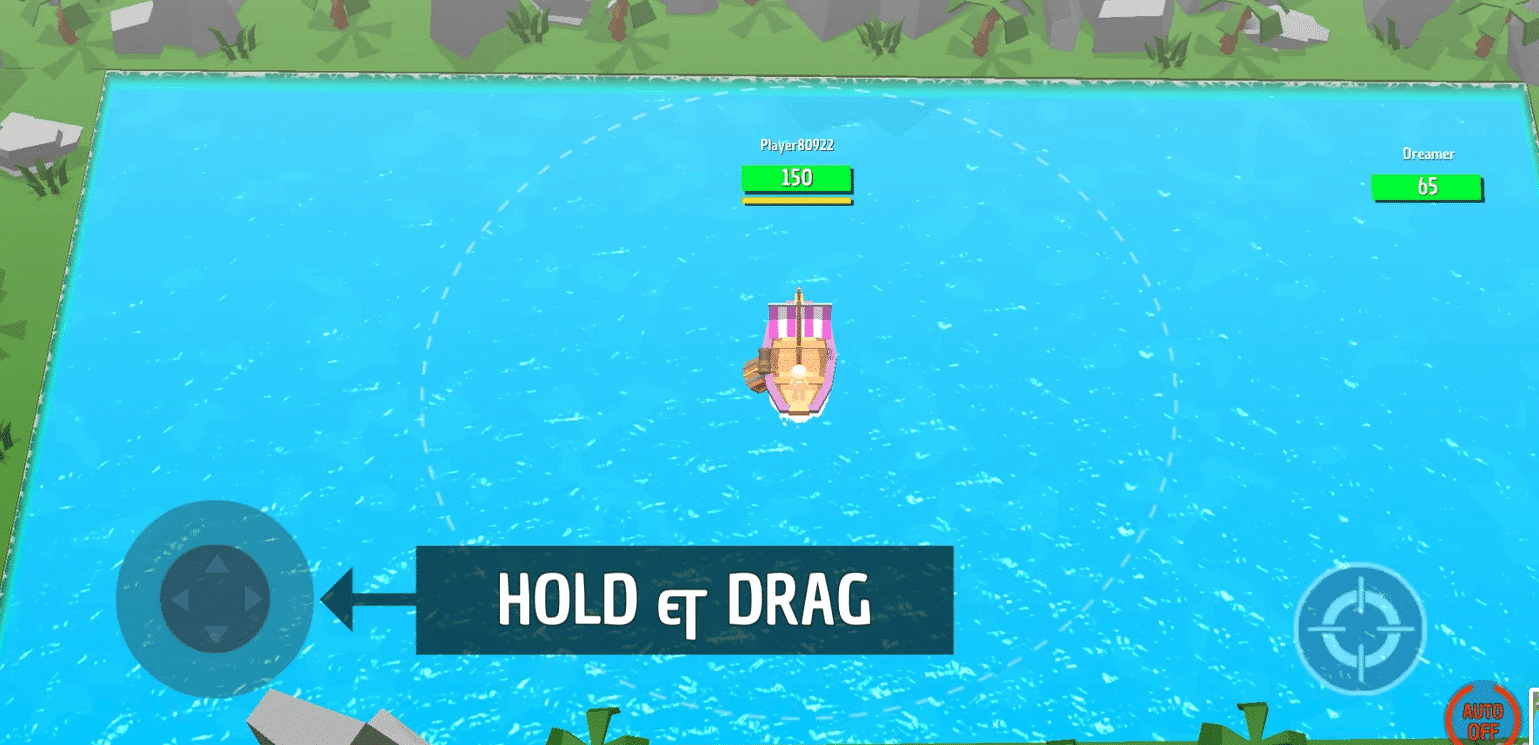Tap the yellow experience bar under Player80922

tap(796, 200)
